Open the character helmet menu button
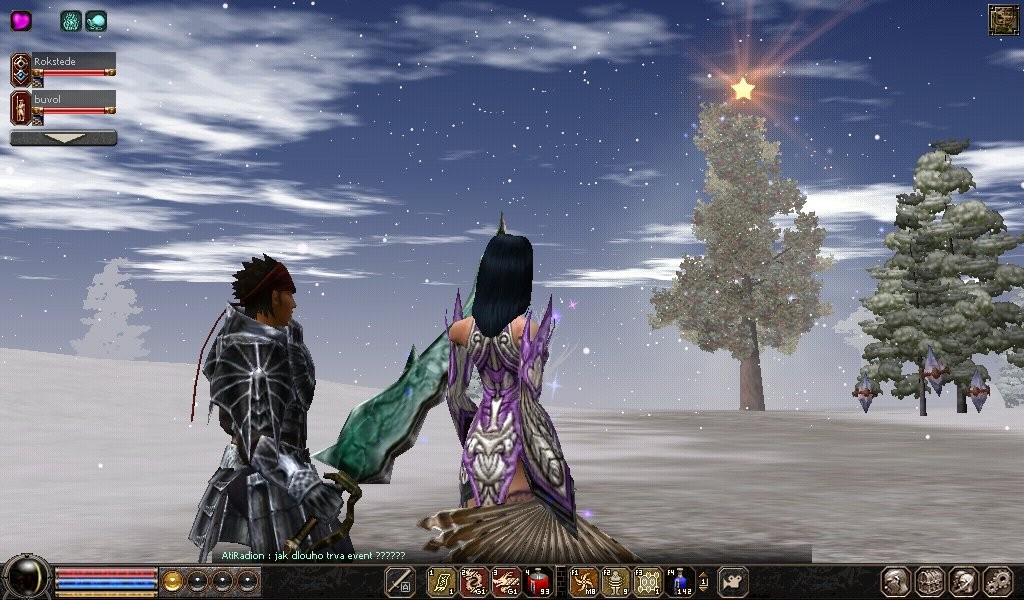Viewport: 1024px width, 600px height. pos(895,581)
